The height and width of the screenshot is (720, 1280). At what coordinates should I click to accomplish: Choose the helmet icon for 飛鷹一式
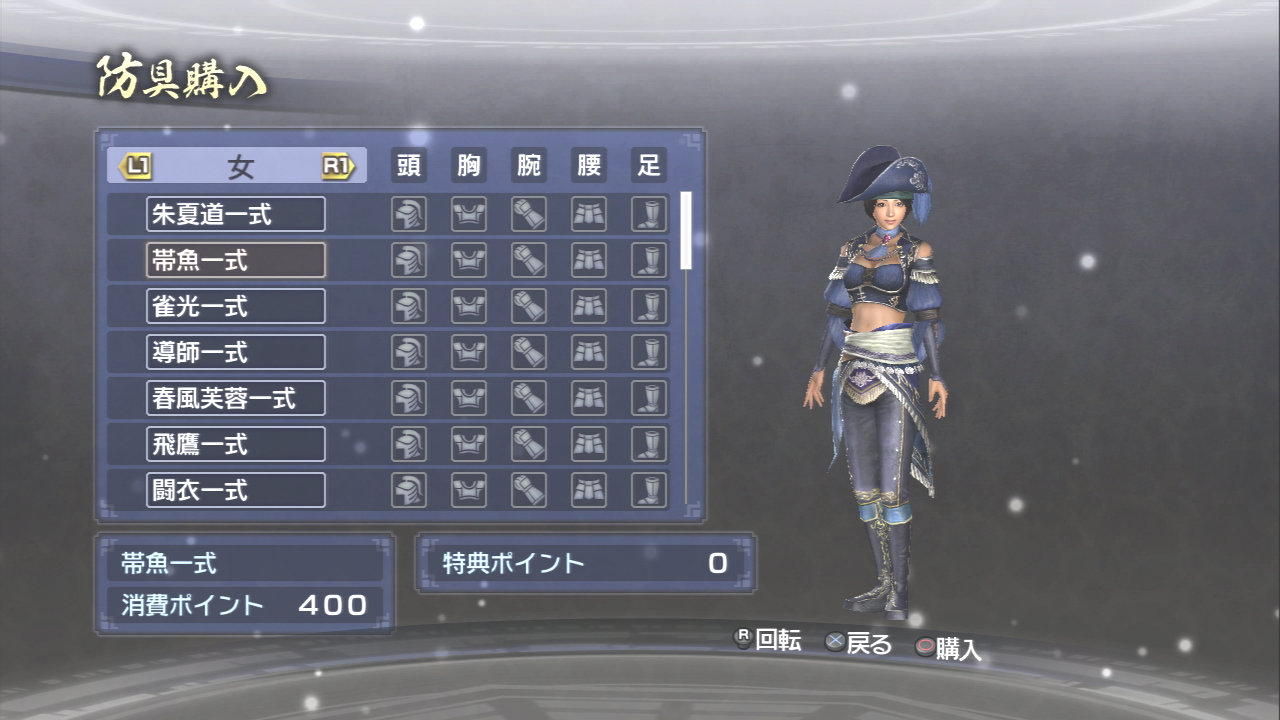pyautogui.click(x=408, y=444)
